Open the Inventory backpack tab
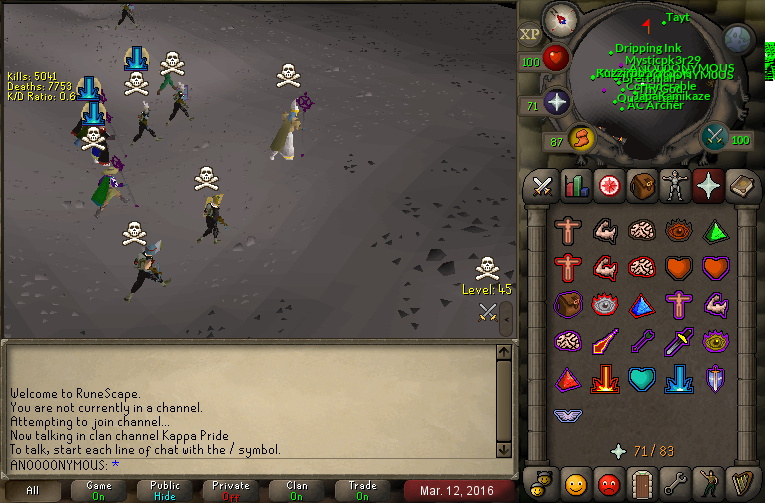The width and height of the screenshot is (775, 504). (642, 185)
